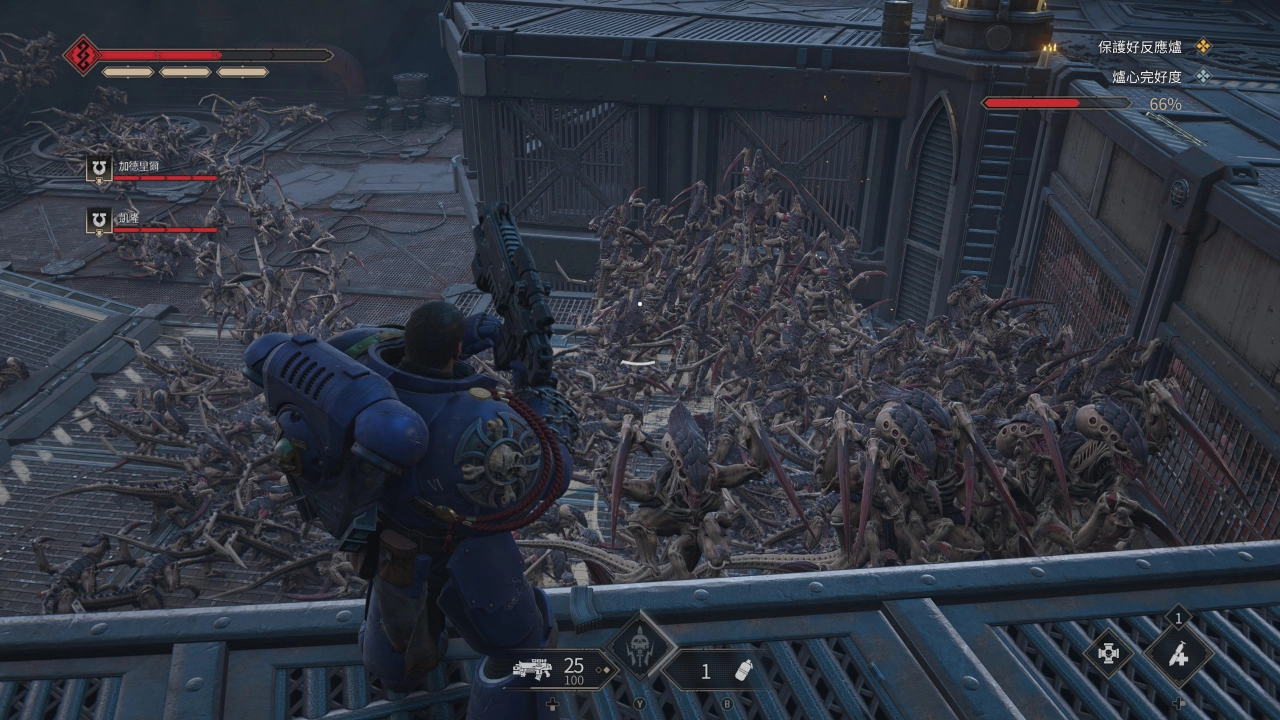This screenshot has width=1280, height=720.
Task: Select squadmate 加德里爾's portrait
Action: click(99, 170)
